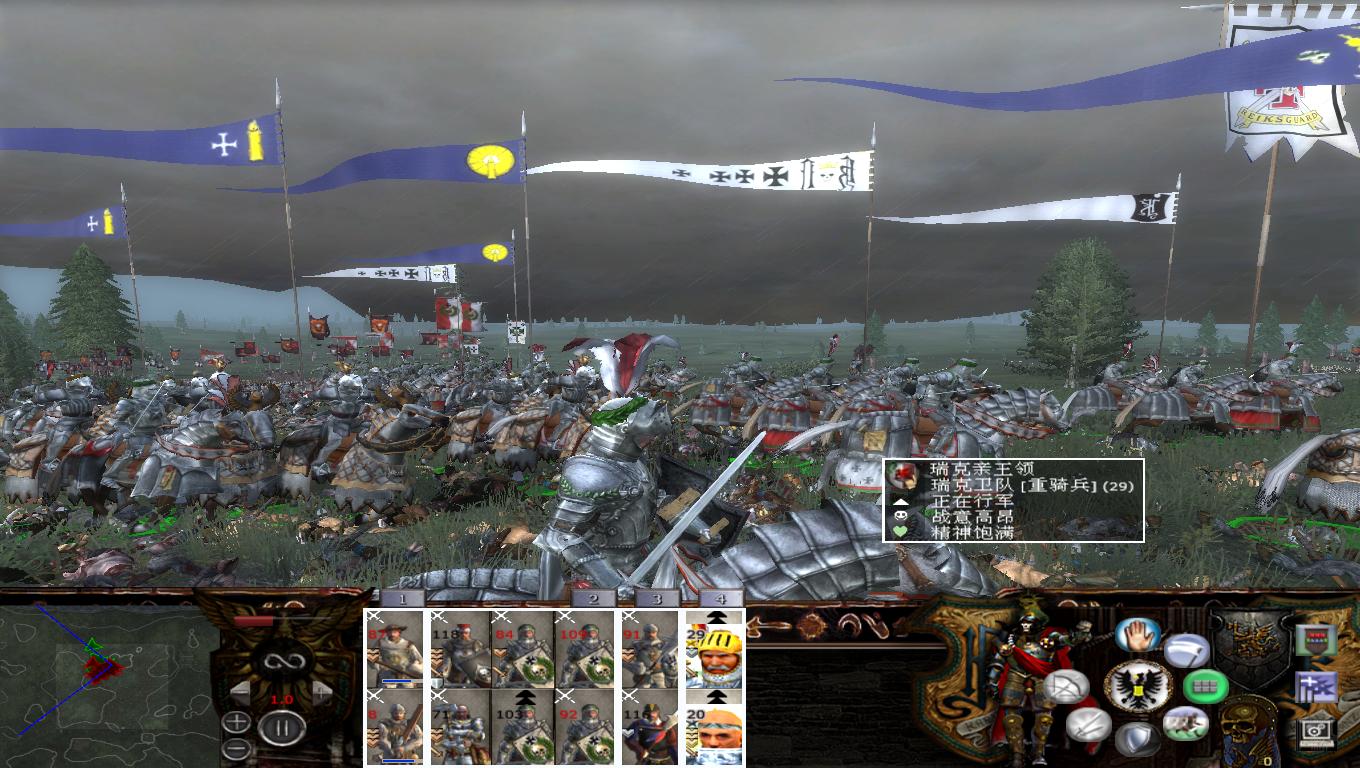Image resolution: width=1360 pixels, height=768 pixels.
Task: Click the minimap zoom-in plus button
Action: pyautogui.click(x=237, y=722)
